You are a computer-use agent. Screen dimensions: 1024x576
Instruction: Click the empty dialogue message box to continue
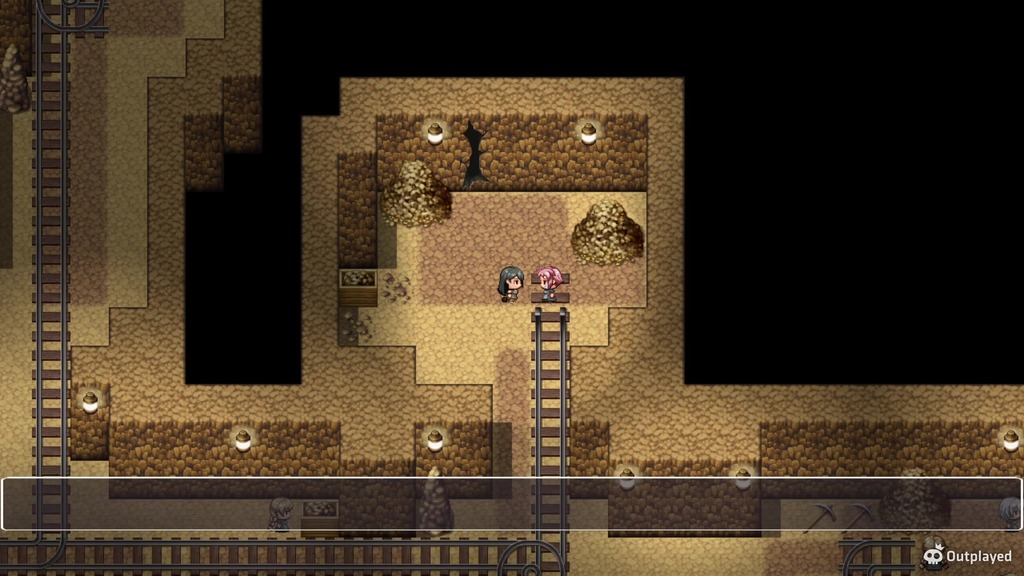tap(511, 504)
